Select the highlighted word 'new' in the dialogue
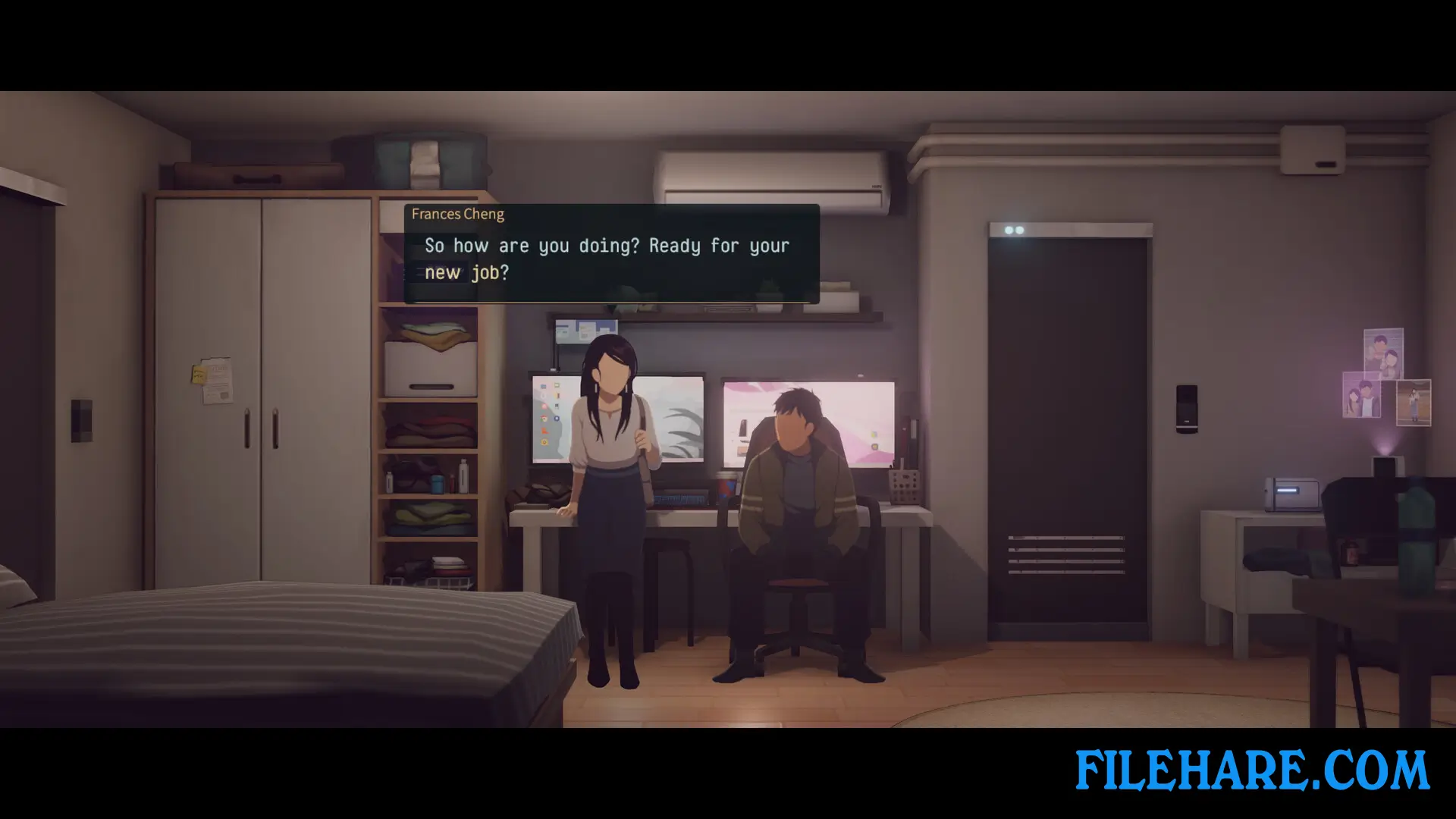This screenshot has width=1456, height=819. tap(443, 272)
